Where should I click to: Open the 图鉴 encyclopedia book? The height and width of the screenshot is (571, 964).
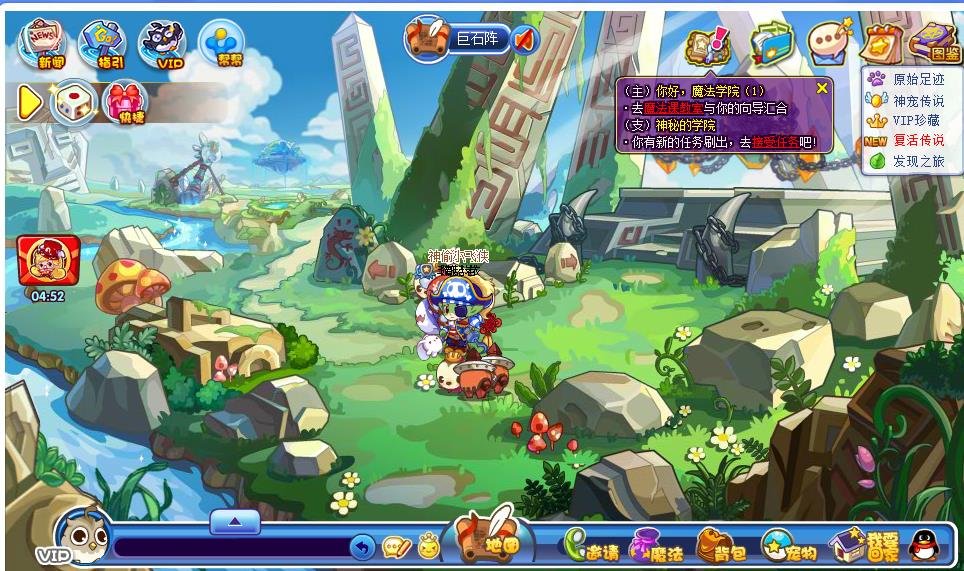934,44
